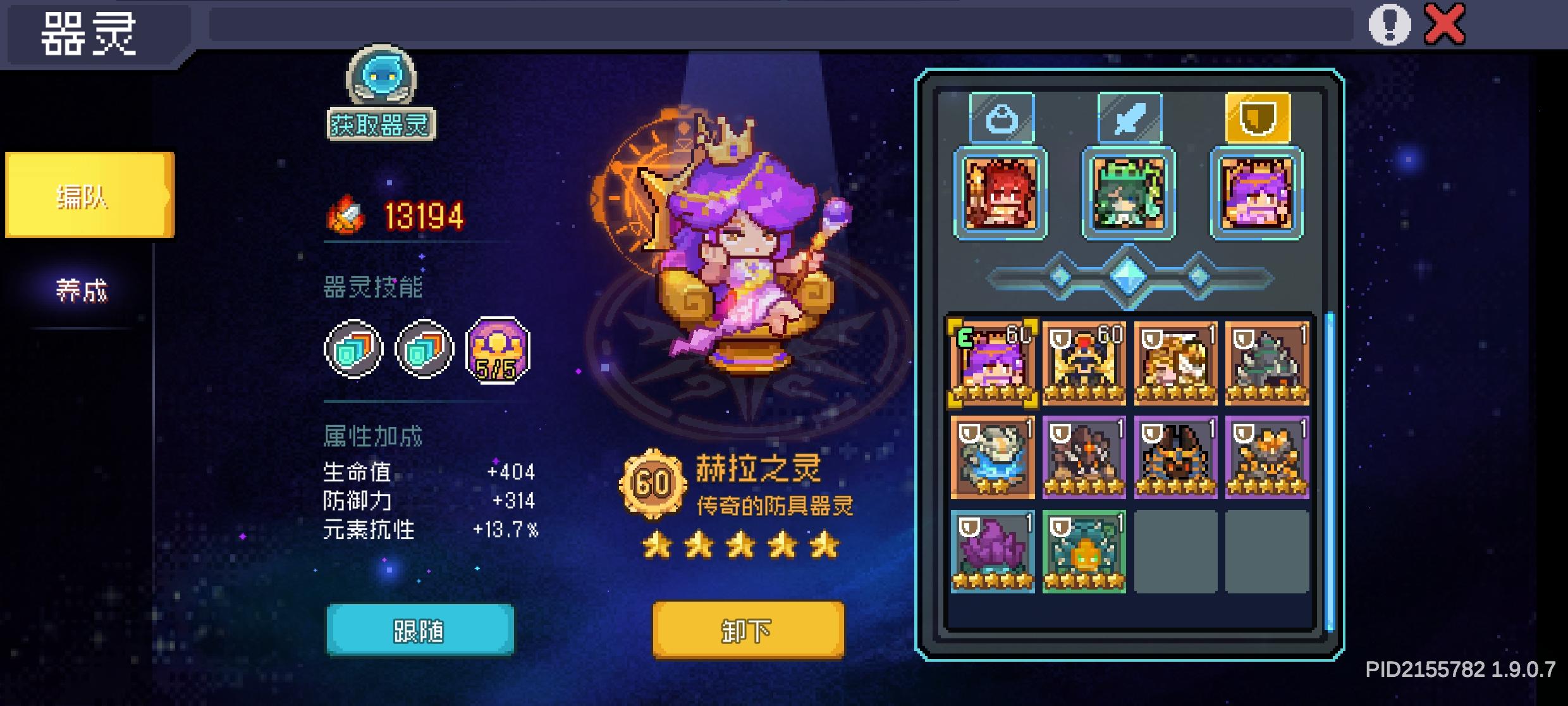Select the slime category filter tab
Image resolution: width=1568 pixels, height=706 pixels.
pyautogui.click(x=1001, y=117)
